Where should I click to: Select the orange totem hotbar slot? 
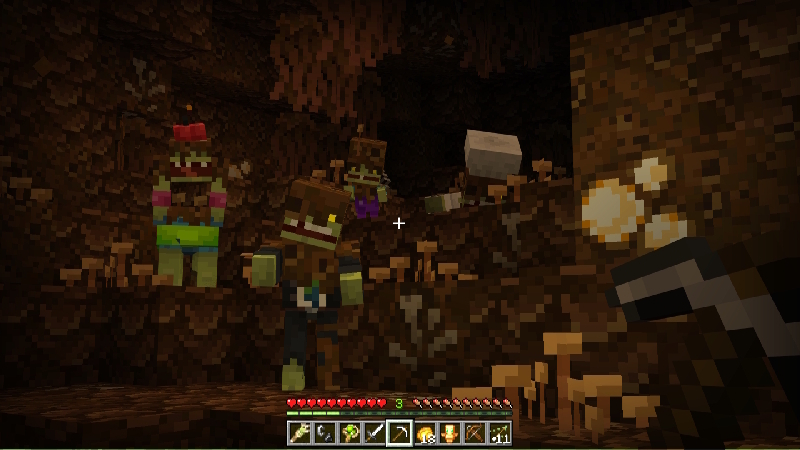(449, 433)
